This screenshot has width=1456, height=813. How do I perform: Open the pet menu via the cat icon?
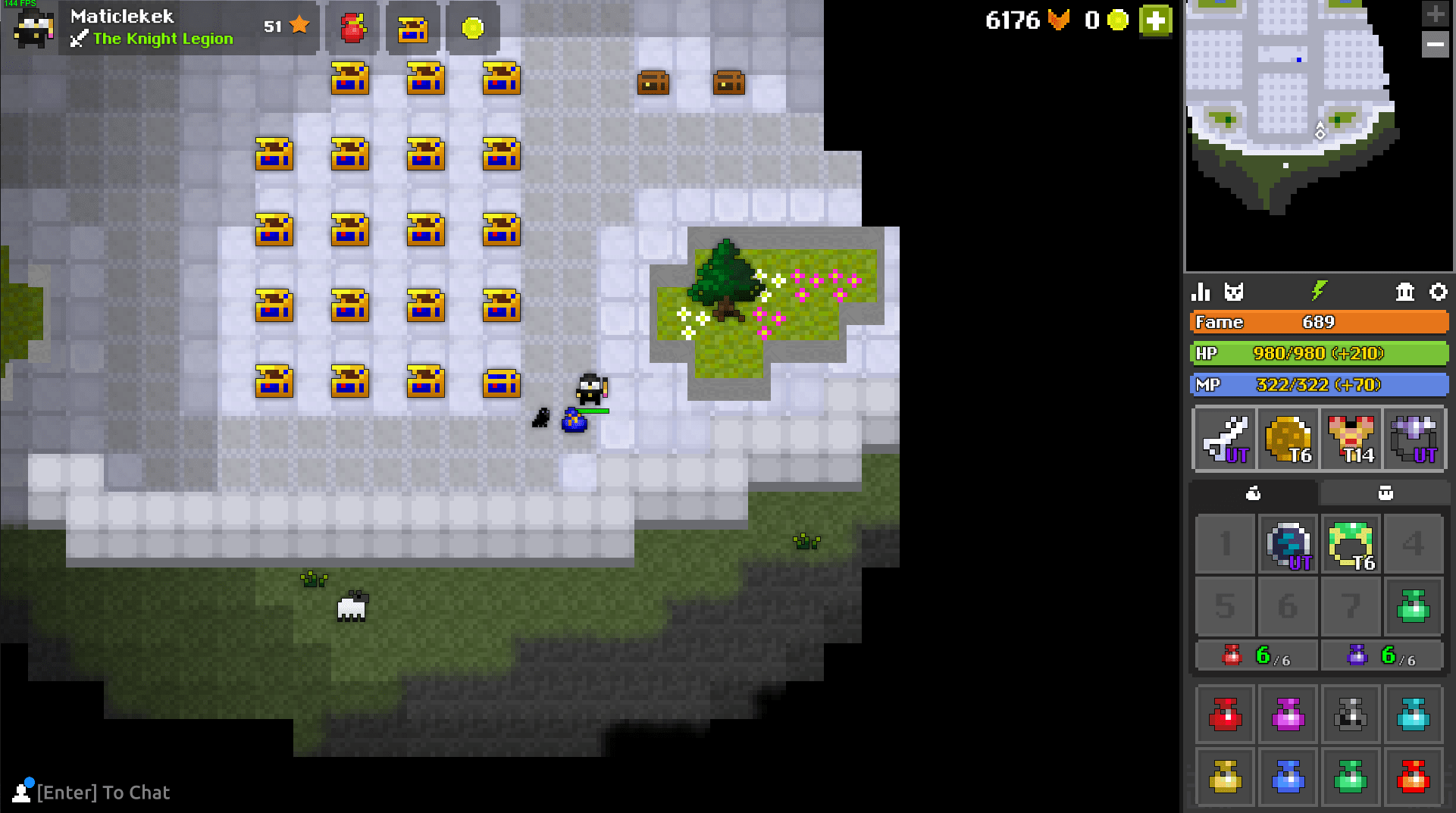click(x=1235, y=292)
